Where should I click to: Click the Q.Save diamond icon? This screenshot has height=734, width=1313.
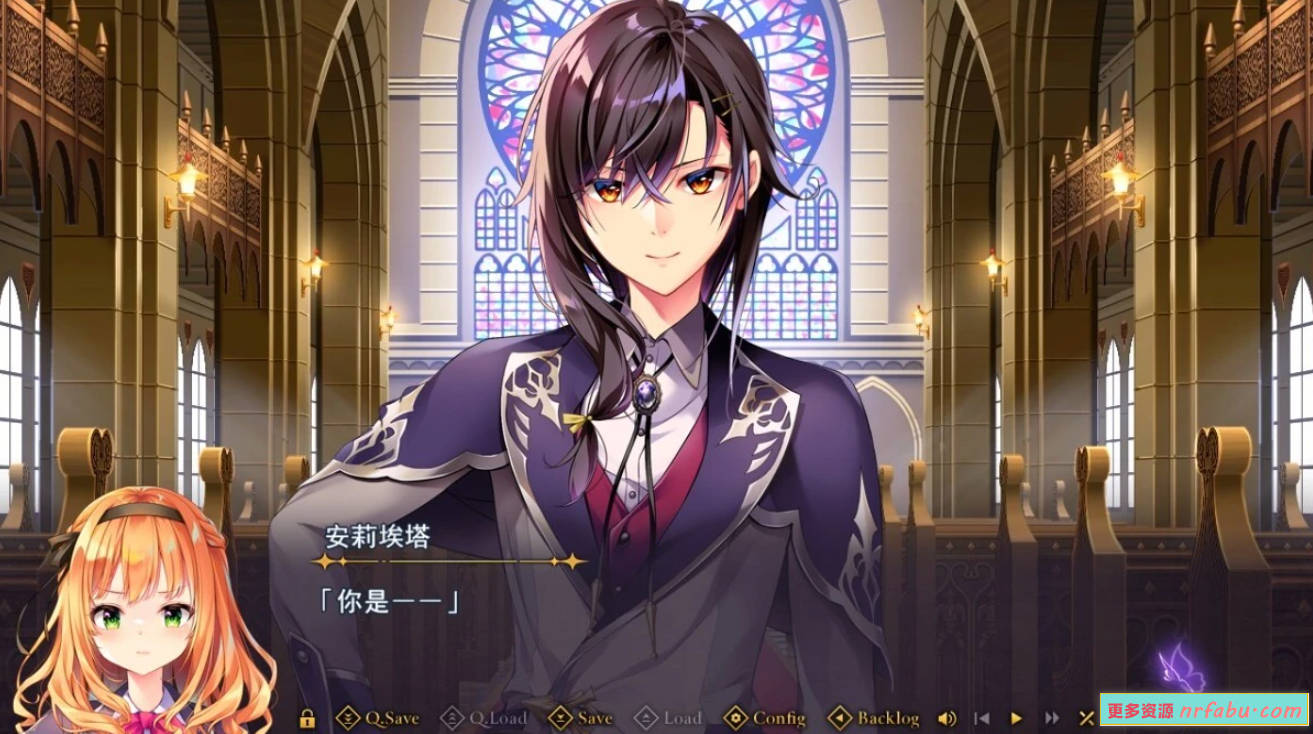click(x=347, y=717)
